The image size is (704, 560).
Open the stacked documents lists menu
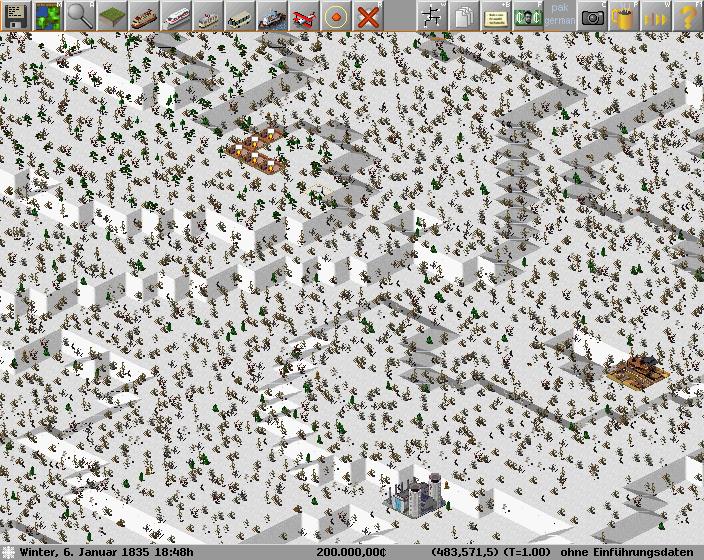(x=463, y=15)
